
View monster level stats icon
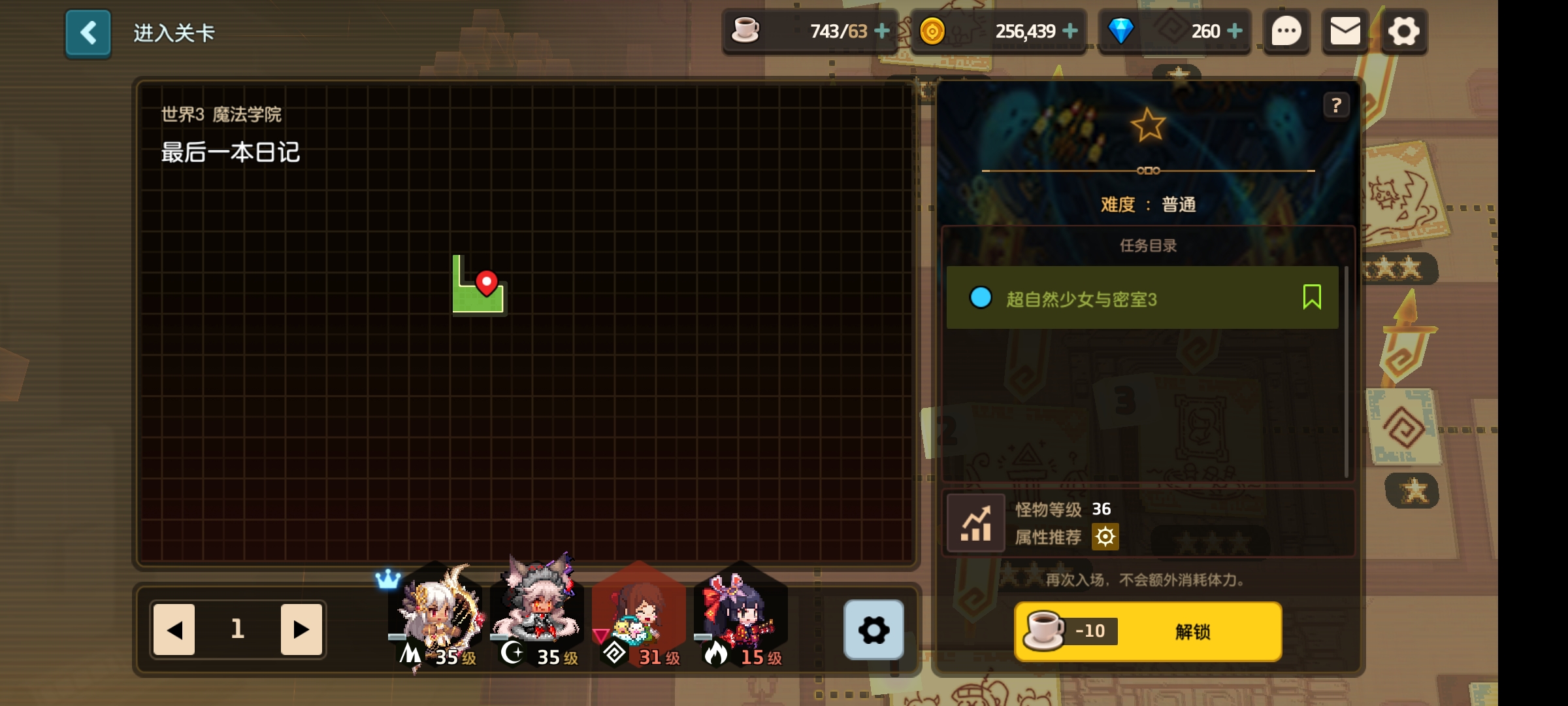(x=975, y=523)
